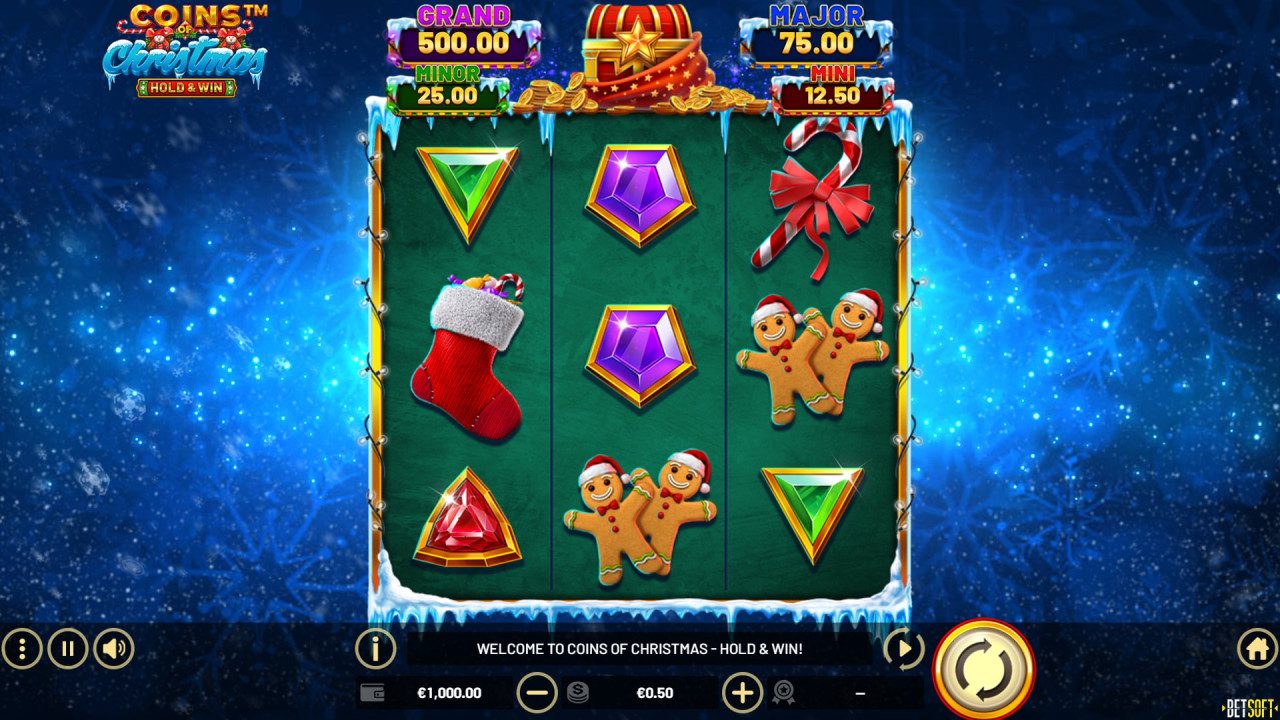Open the game menu via three-dots icon
The height and width of the screenshot is (720, 1280).
click(22, 648)
